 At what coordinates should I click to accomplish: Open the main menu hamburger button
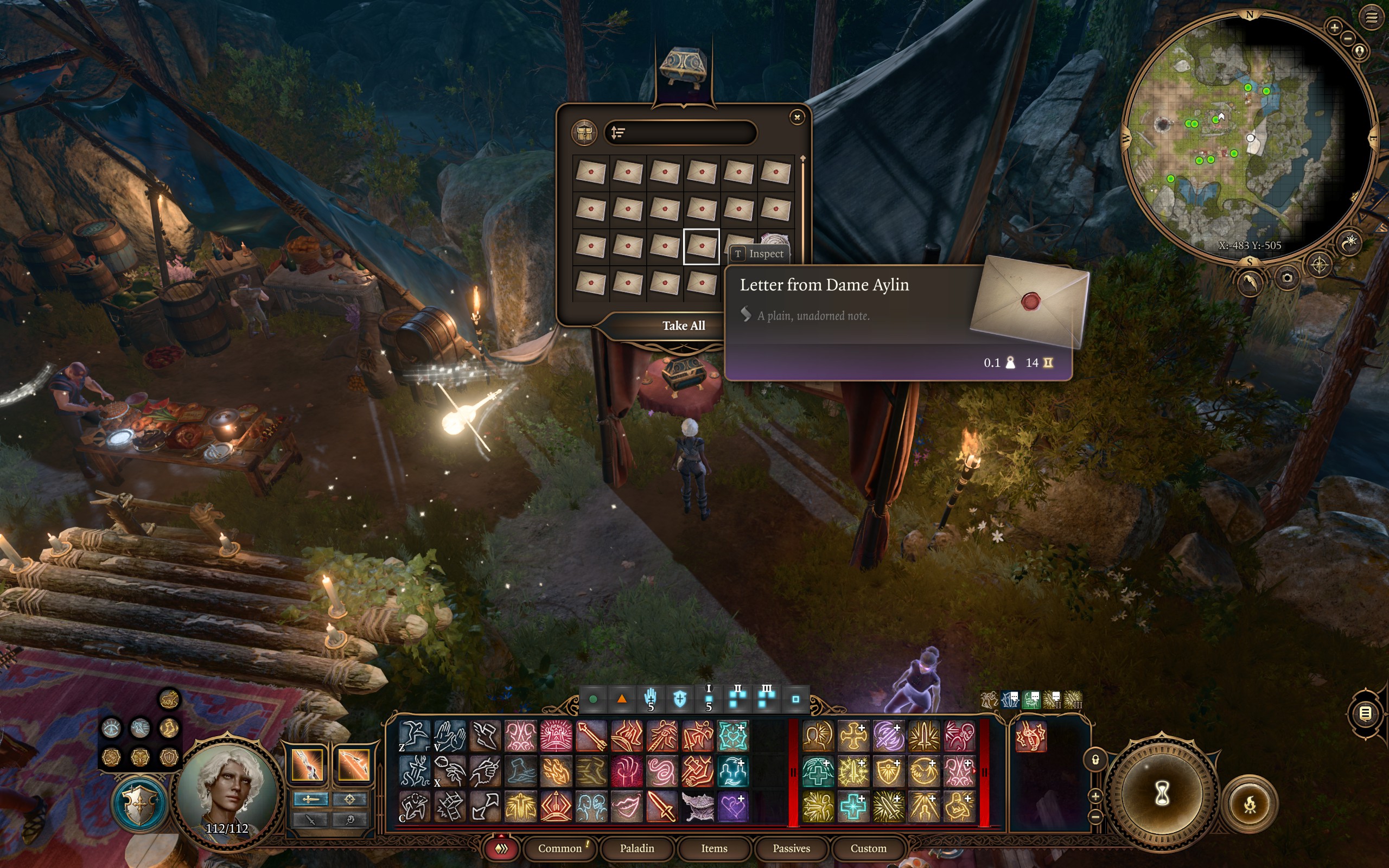(x=1371, y=18)
